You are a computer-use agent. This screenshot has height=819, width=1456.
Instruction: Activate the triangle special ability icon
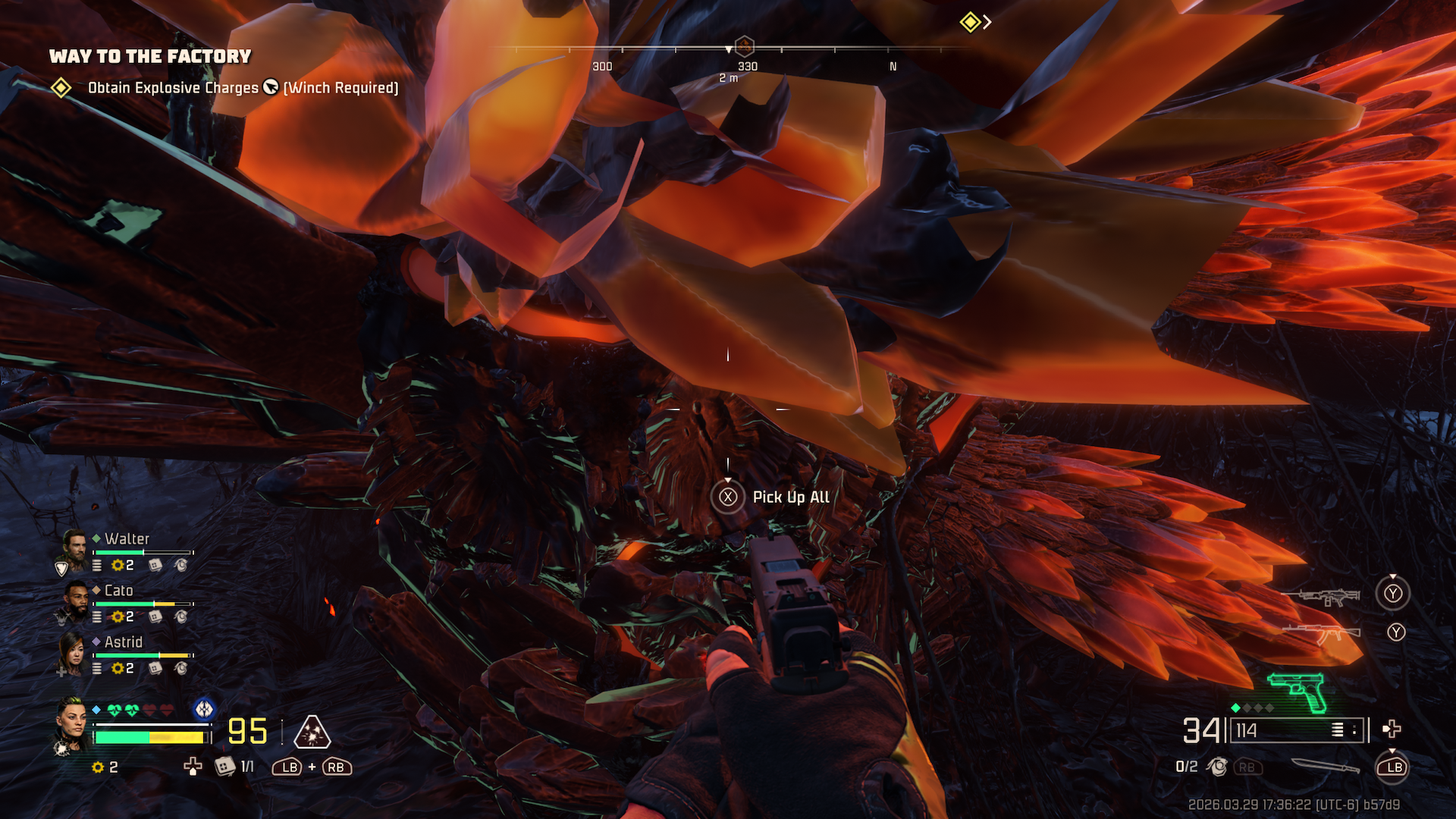312,733
